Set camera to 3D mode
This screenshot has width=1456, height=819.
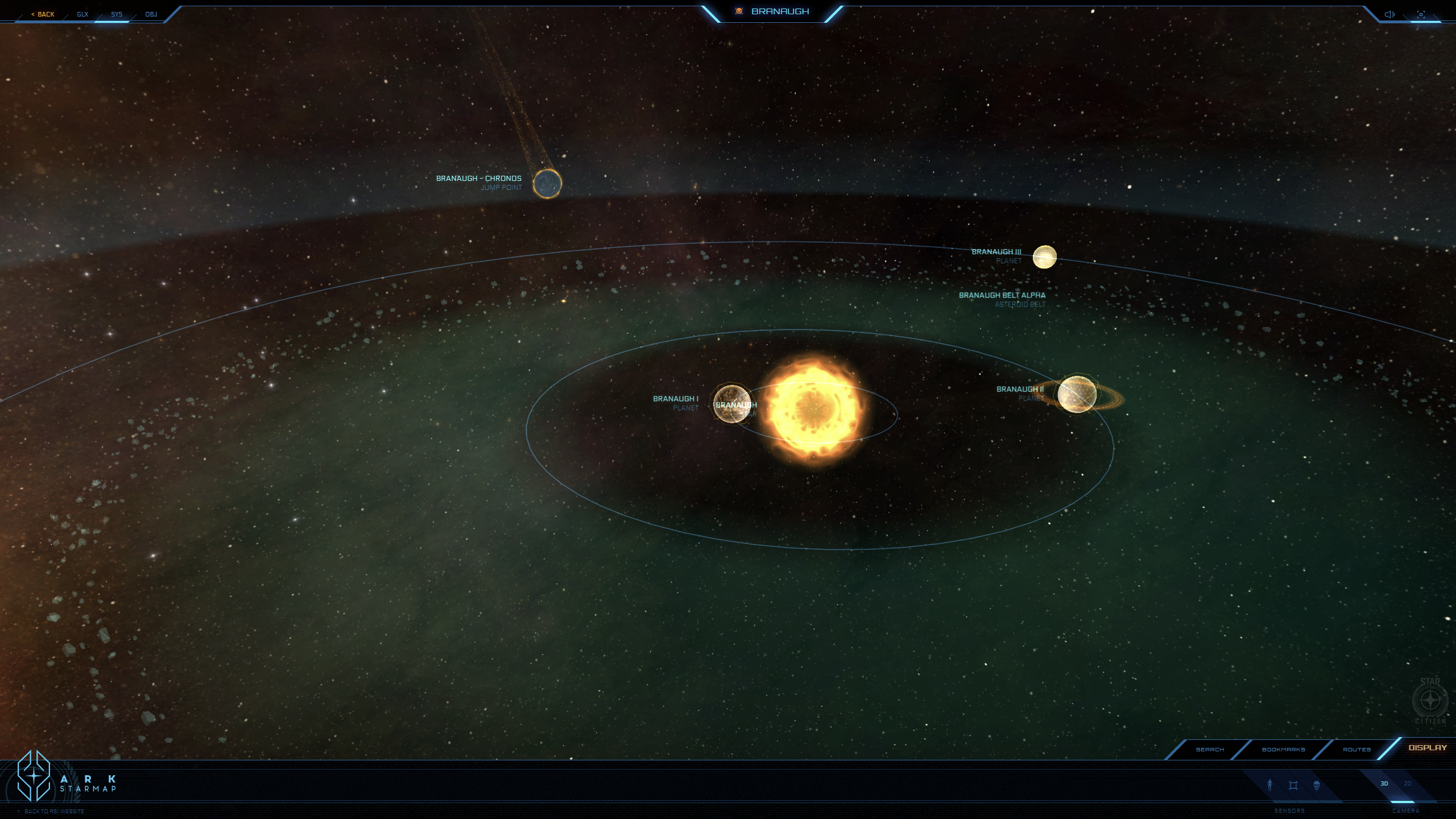pos(1384,784)
